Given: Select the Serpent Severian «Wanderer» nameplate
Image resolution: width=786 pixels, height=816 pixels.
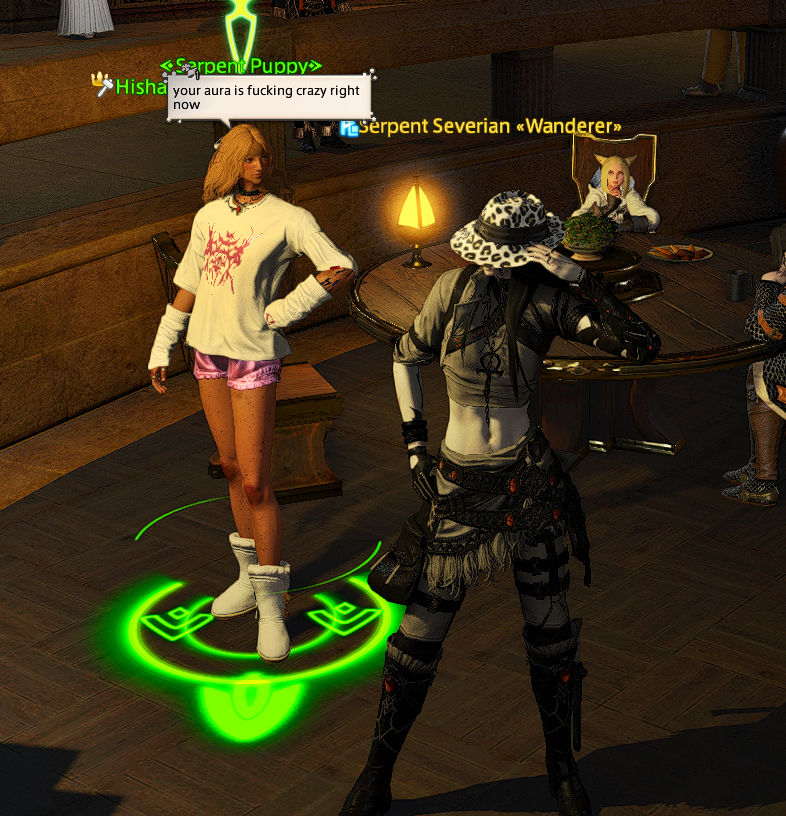Looking at the screenshot, I should pyautogui.click(x=489, y=127).
